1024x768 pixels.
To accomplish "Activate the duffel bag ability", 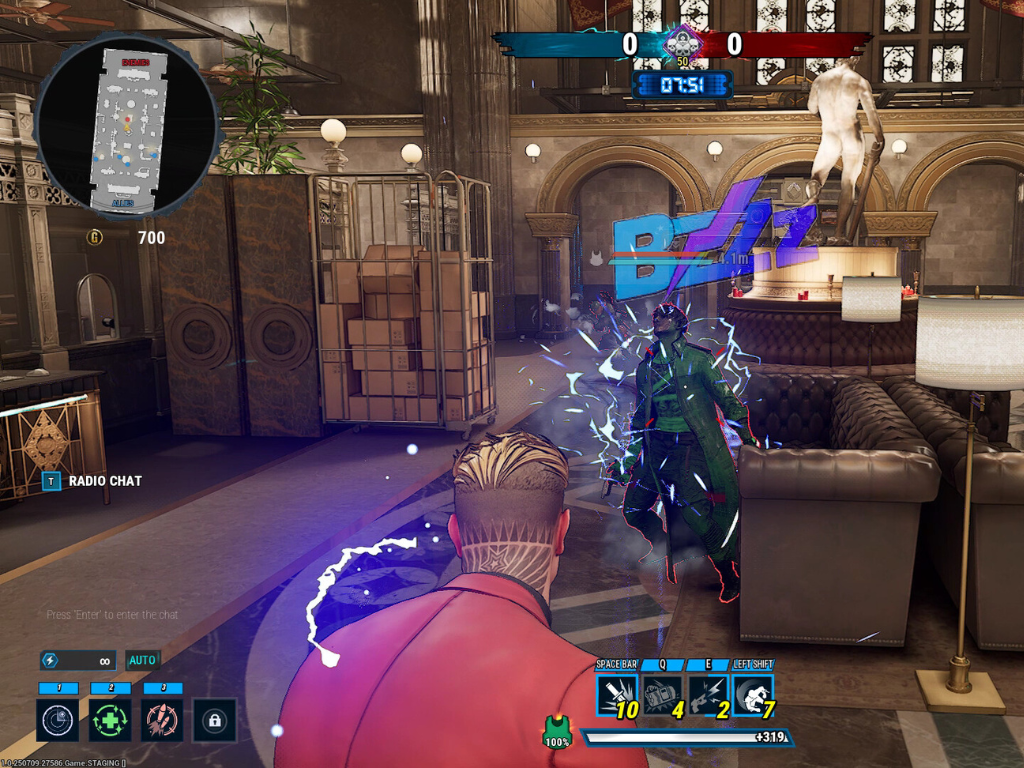I will click(662, 695).
